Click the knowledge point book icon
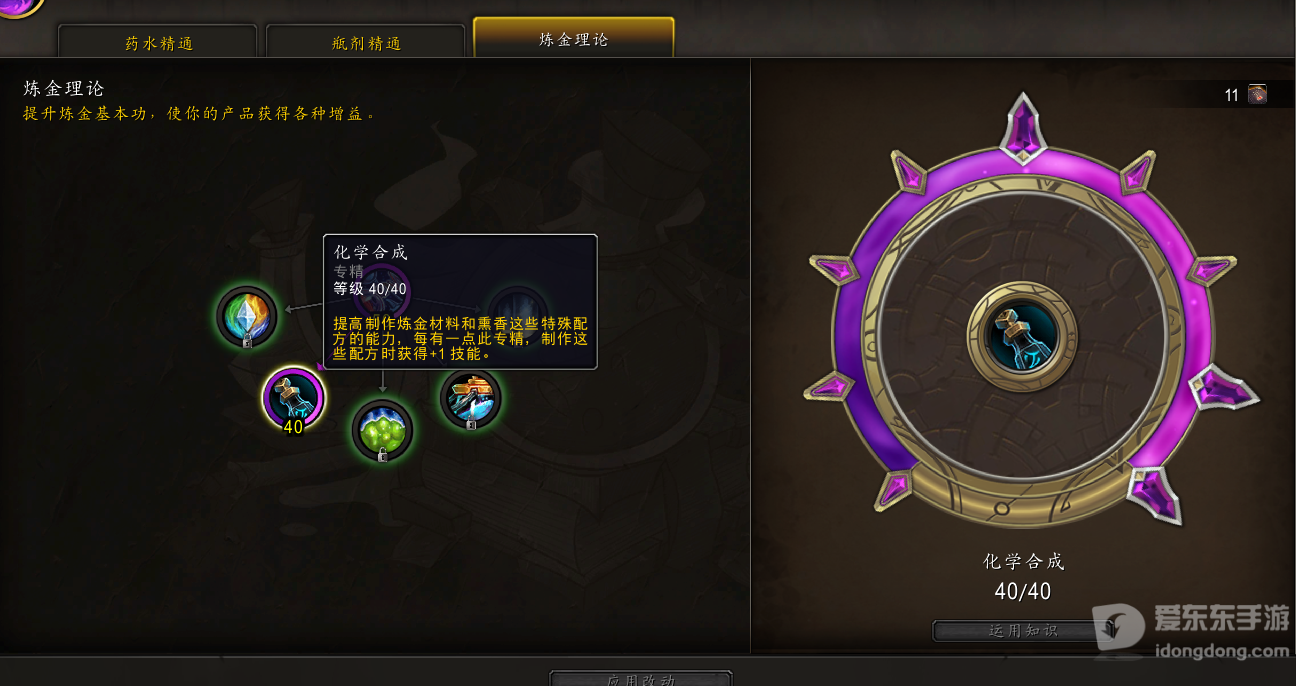This screenshot has width=1296, height=686. tap(1257, 94)
